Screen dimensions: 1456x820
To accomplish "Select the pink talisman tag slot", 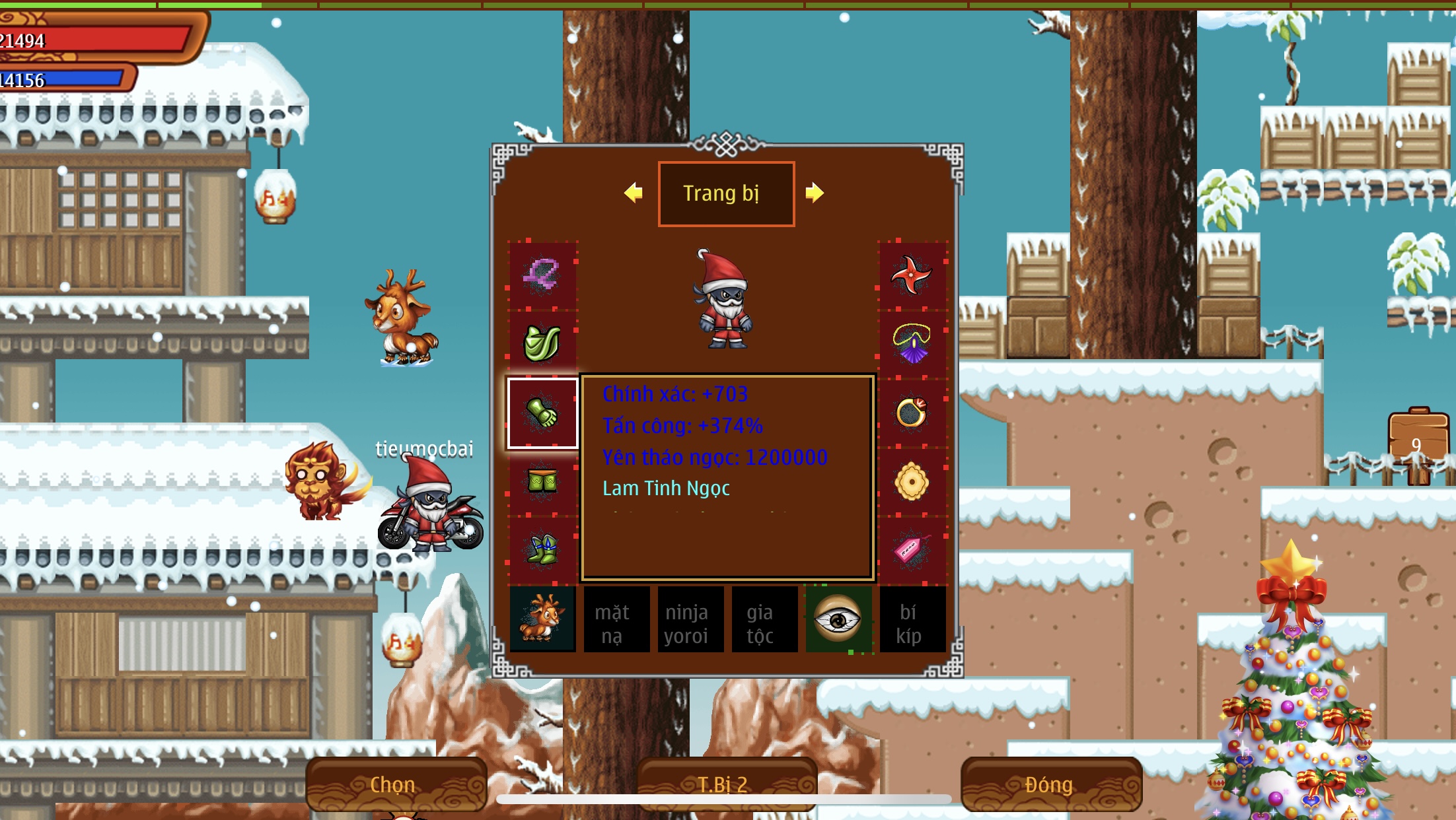I will tap(912, 550).
